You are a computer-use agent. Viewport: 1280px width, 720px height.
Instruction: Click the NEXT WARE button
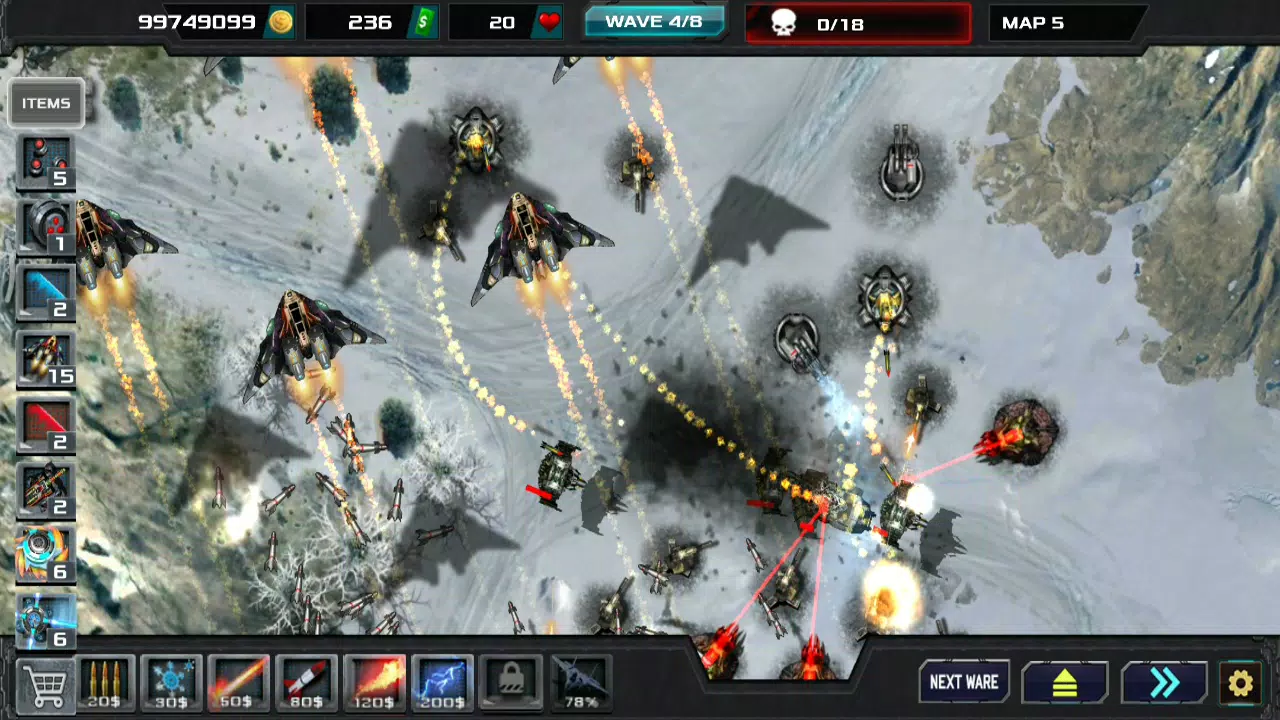(x=964, y=683)
